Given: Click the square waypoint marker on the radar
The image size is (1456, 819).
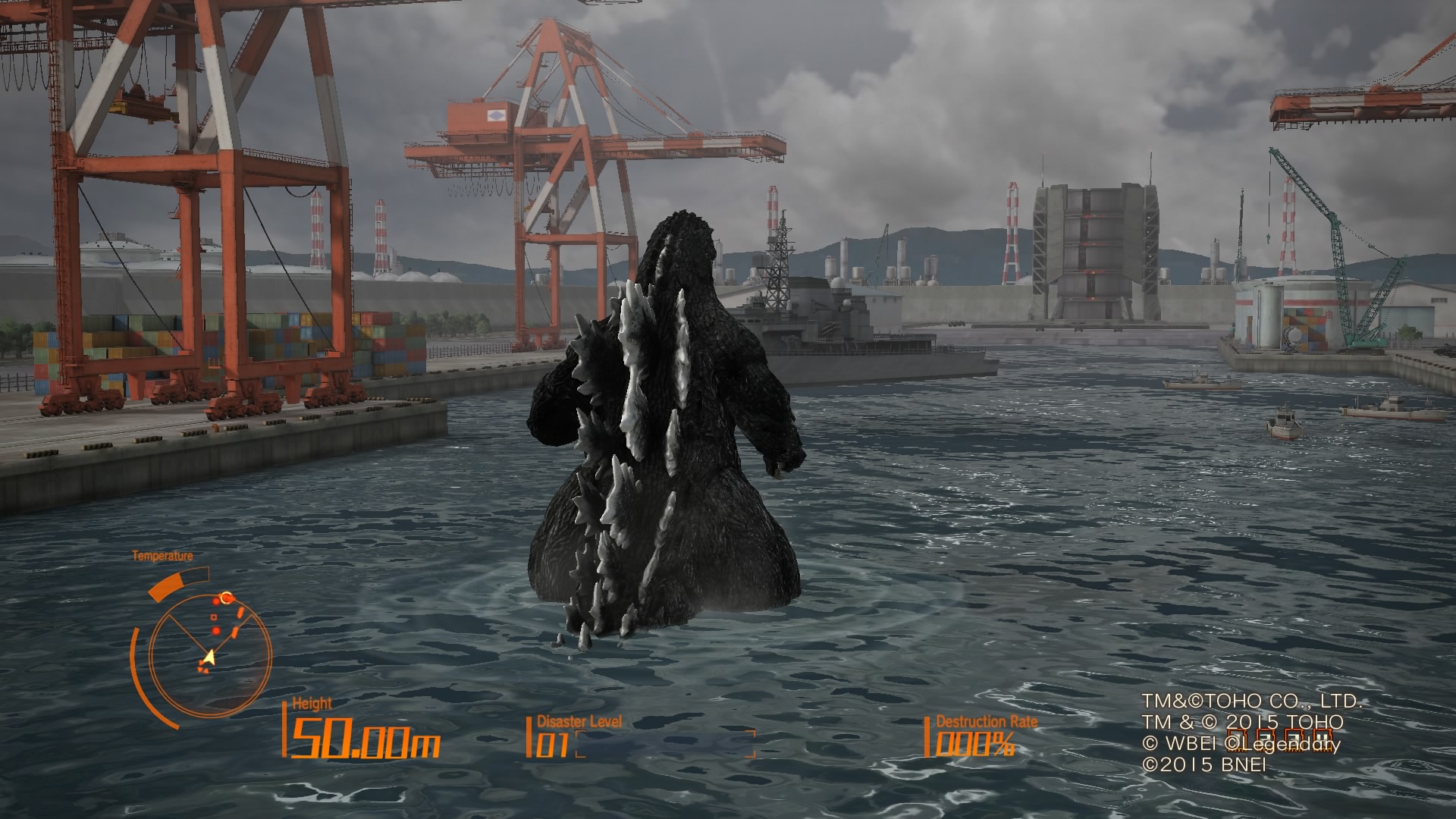Looking at the screenshot, I should point(213,617).
